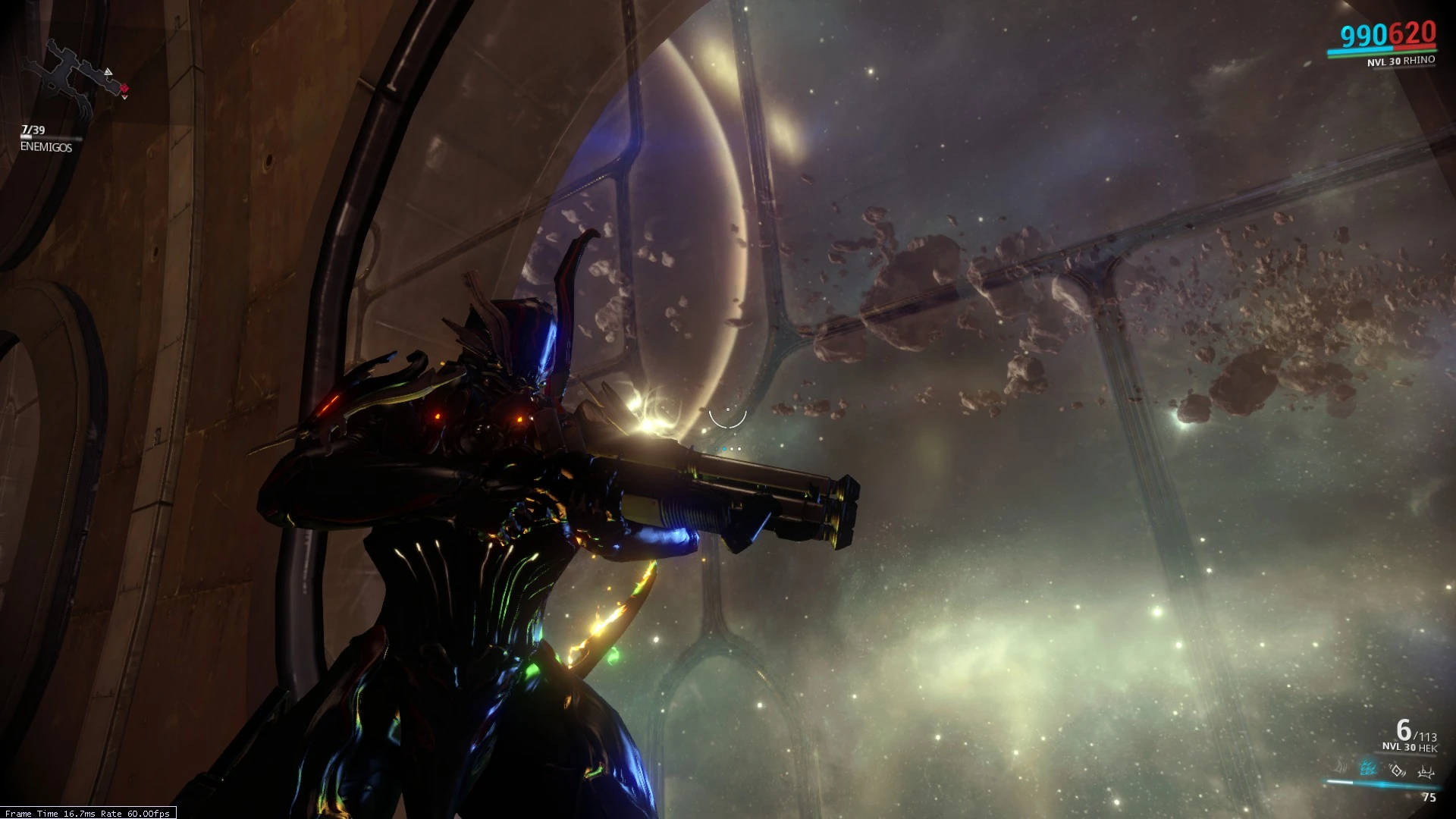Viewport: 1456px width, 819px height.
Task: Toggle the ENEMIGOS counter display
Action: (x=44, y=149)
